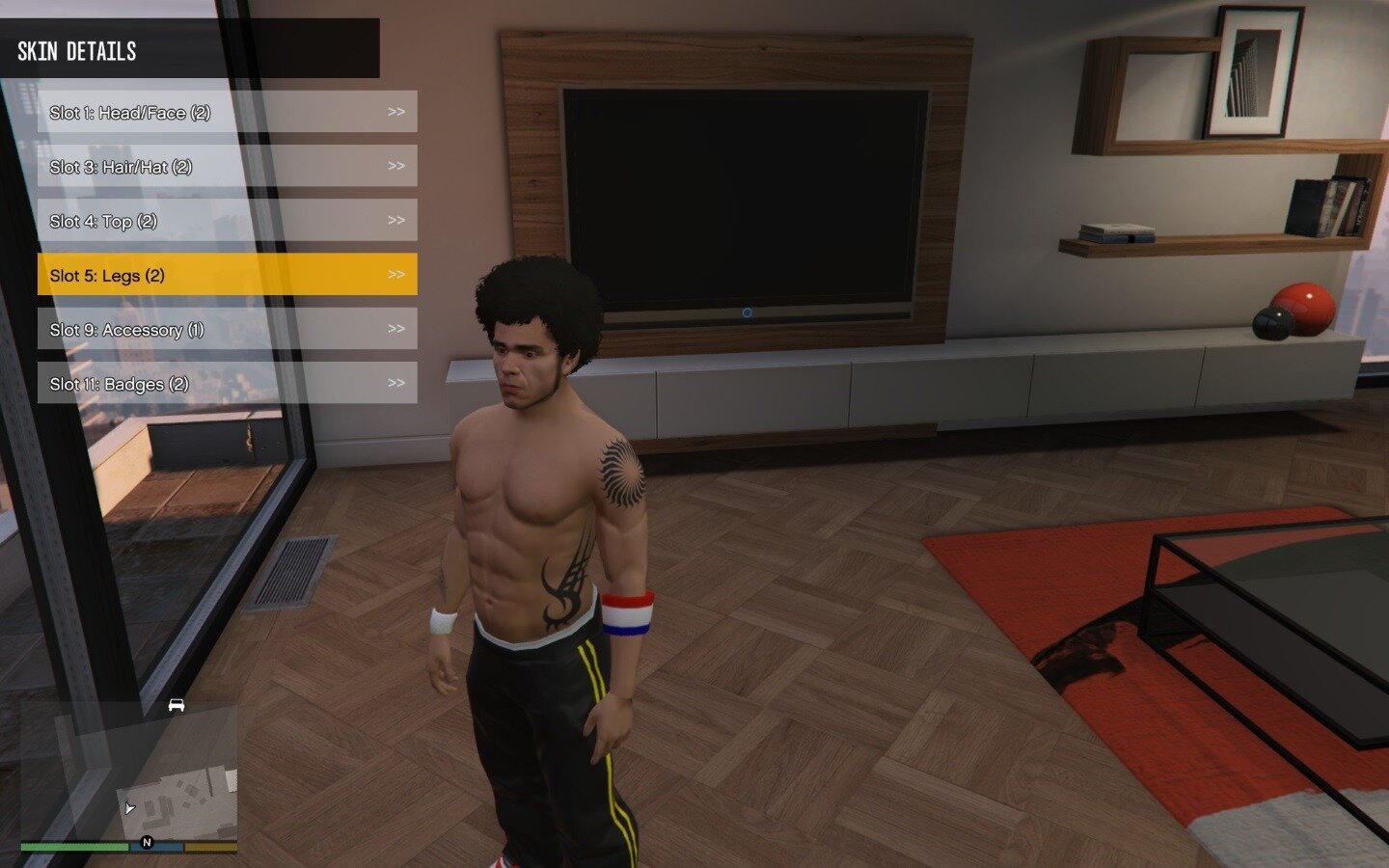Select Slot 11: Badges entry
Screen dimensions: 1389x868
(x=227, y=383)
